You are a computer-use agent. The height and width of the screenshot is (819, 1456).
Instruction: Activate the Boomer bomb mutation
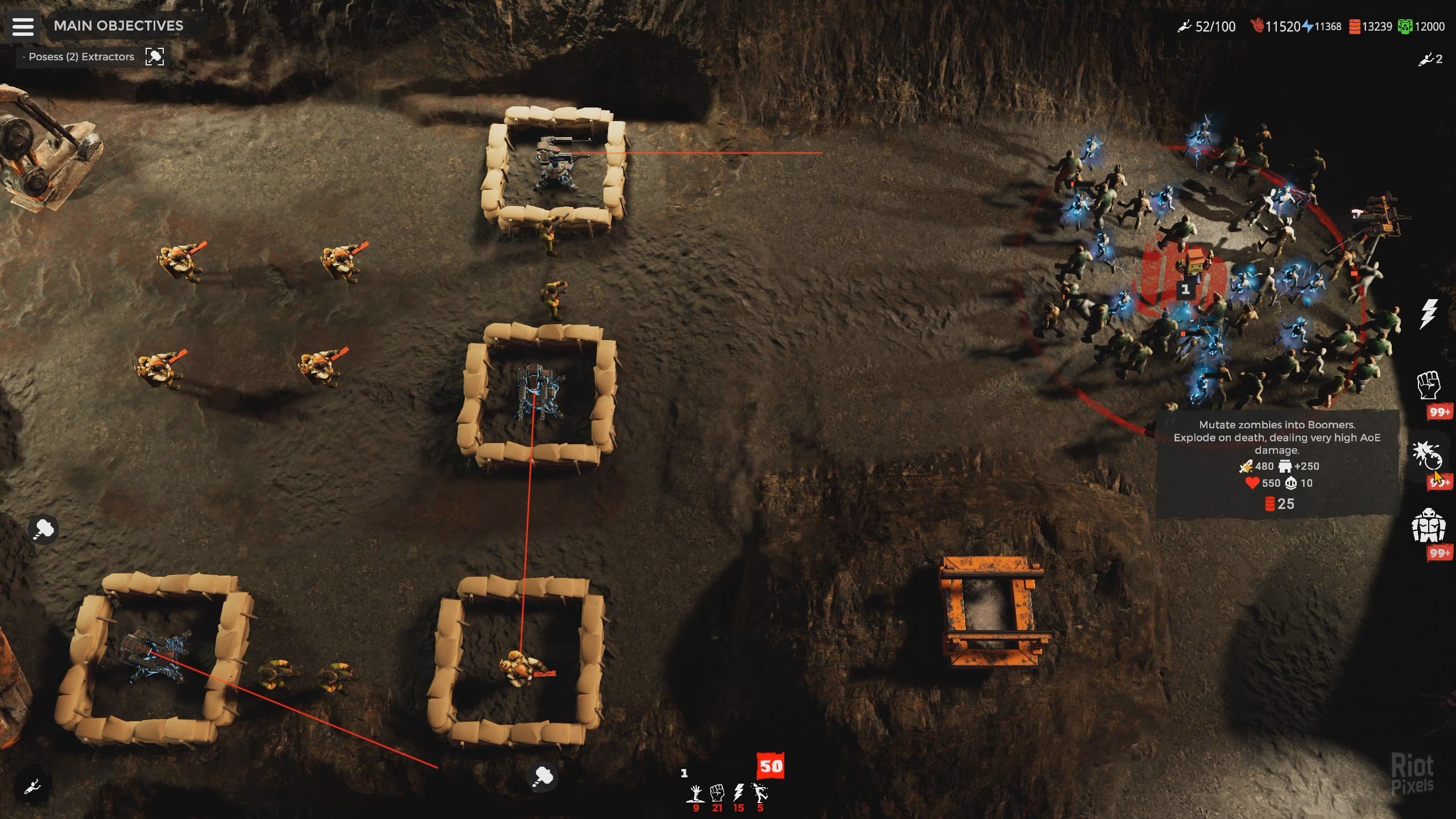[x=1427, y=455]
